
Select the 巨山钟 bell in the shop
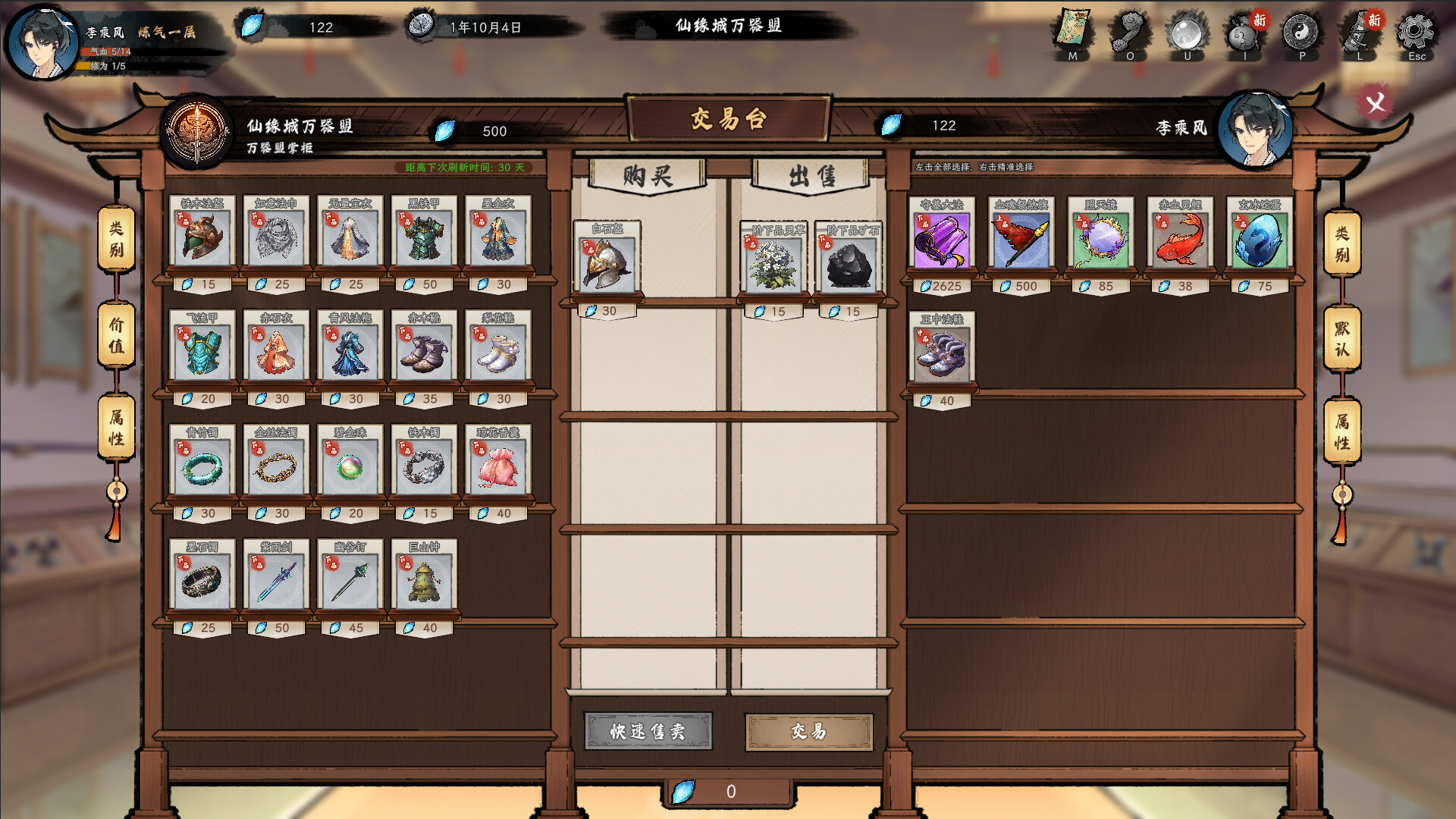(x=423, y=580)
